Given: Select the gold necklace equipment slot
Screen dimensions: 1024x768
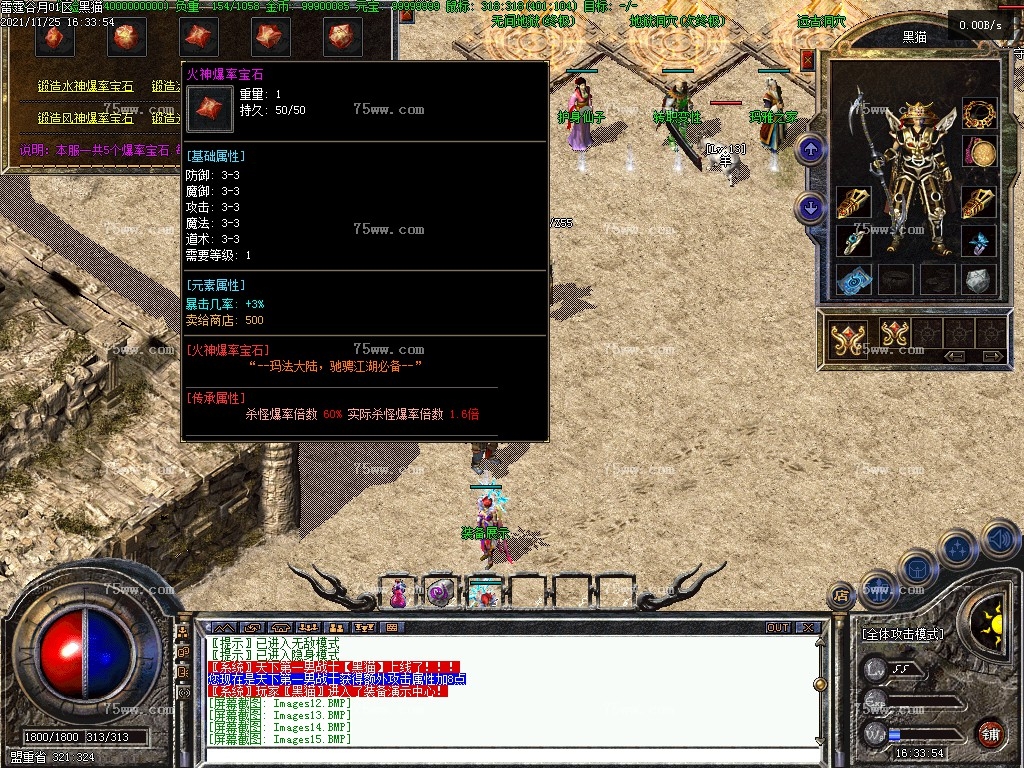Looking at the screenshot, I should pyautogui.click(x=979, y=114).
